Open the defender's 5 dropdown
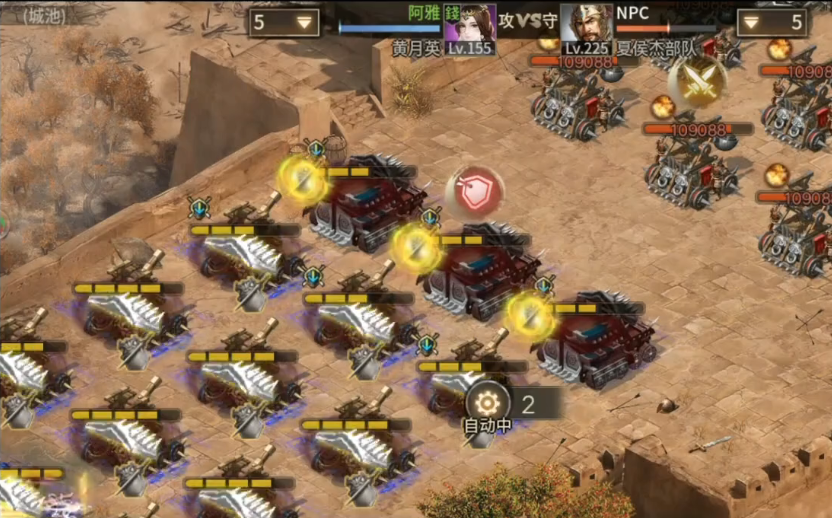The width and height of the screenshot is (832, 518). [772, 22]
